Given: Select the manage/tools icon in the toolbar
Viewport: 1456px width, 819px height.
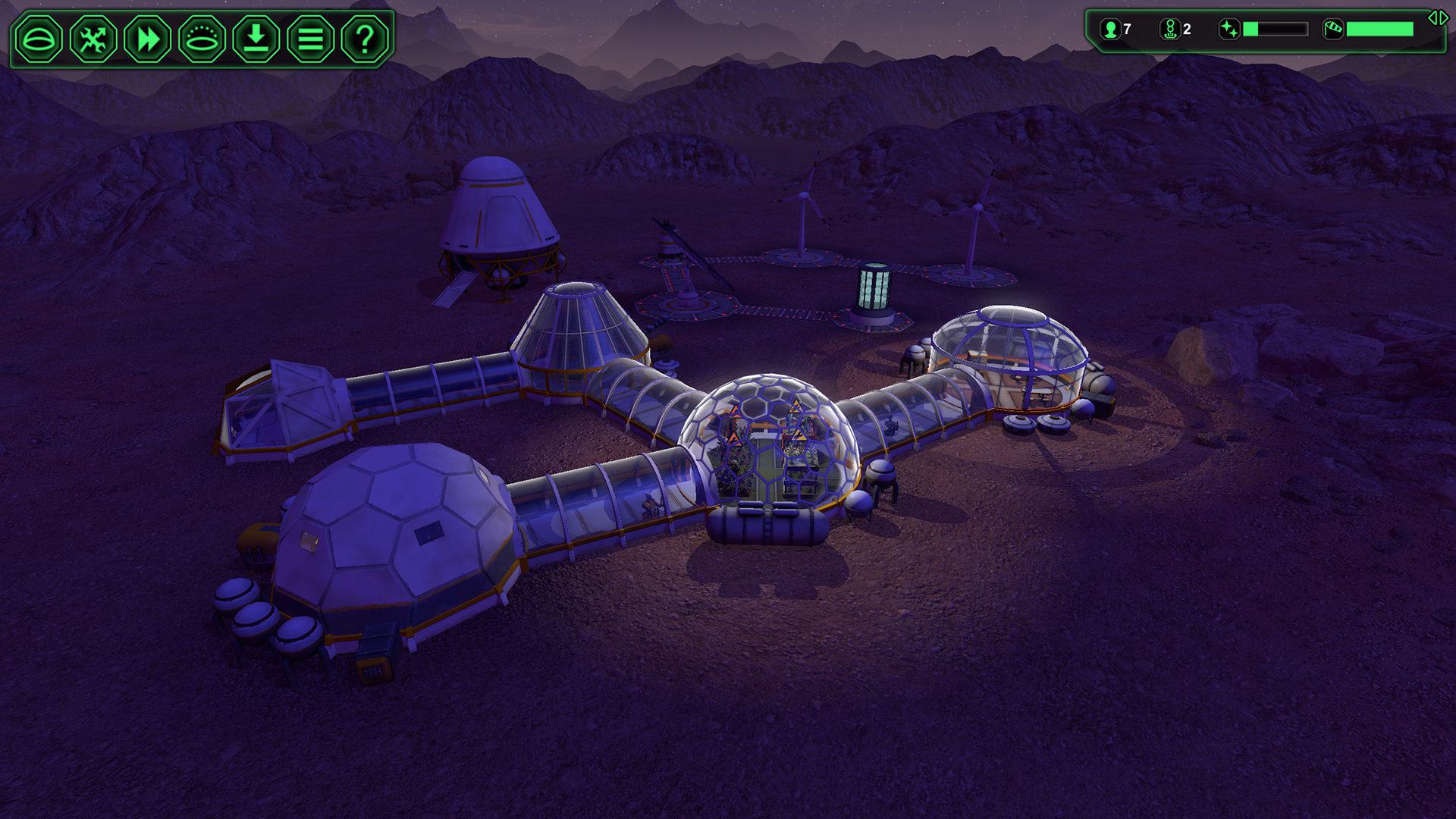Looking at the screenshot, I should [x=93, y=39].
